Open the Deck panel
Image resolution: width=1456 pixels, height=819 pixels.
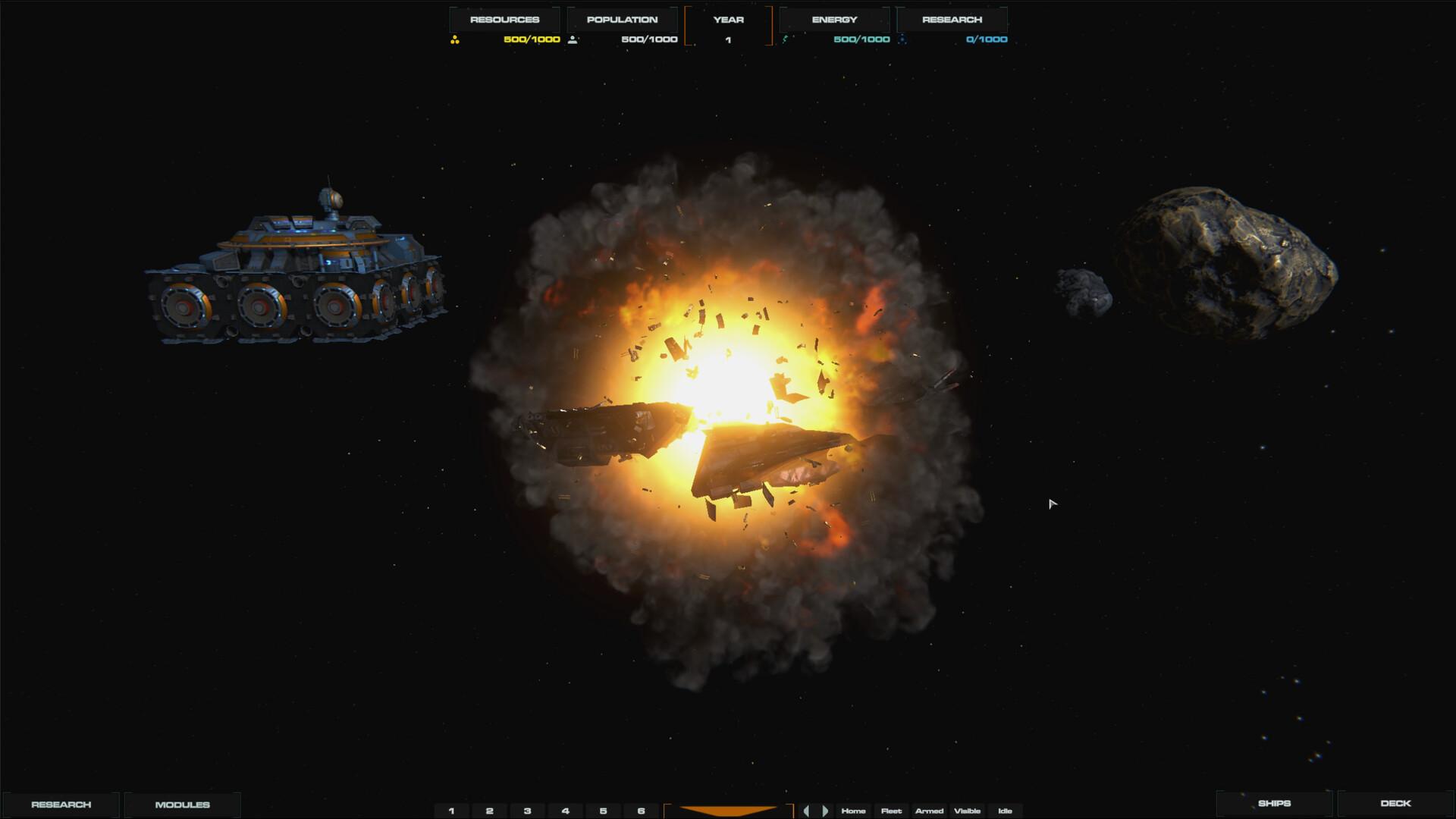point(1395,803)
